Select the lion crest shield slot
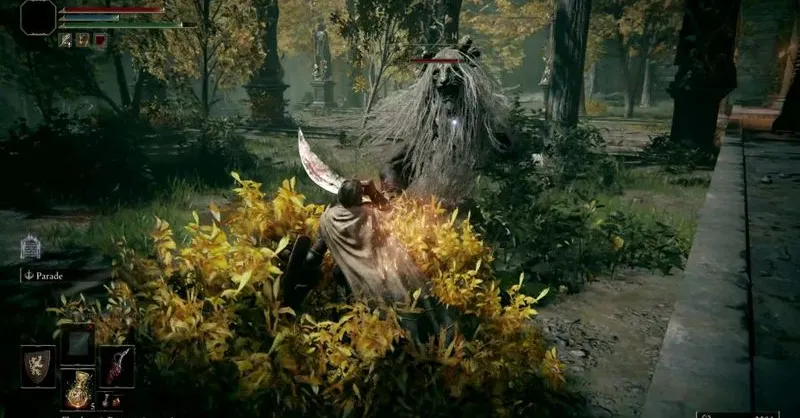800x418 pixels. [38, 366]
